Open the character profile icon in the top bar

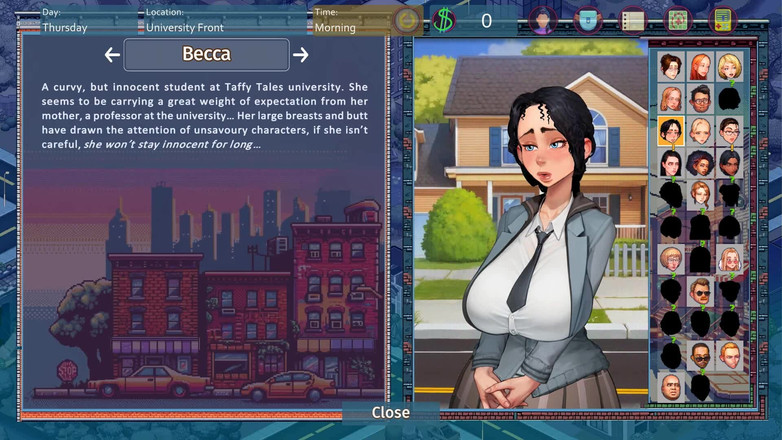pos(542,19)
